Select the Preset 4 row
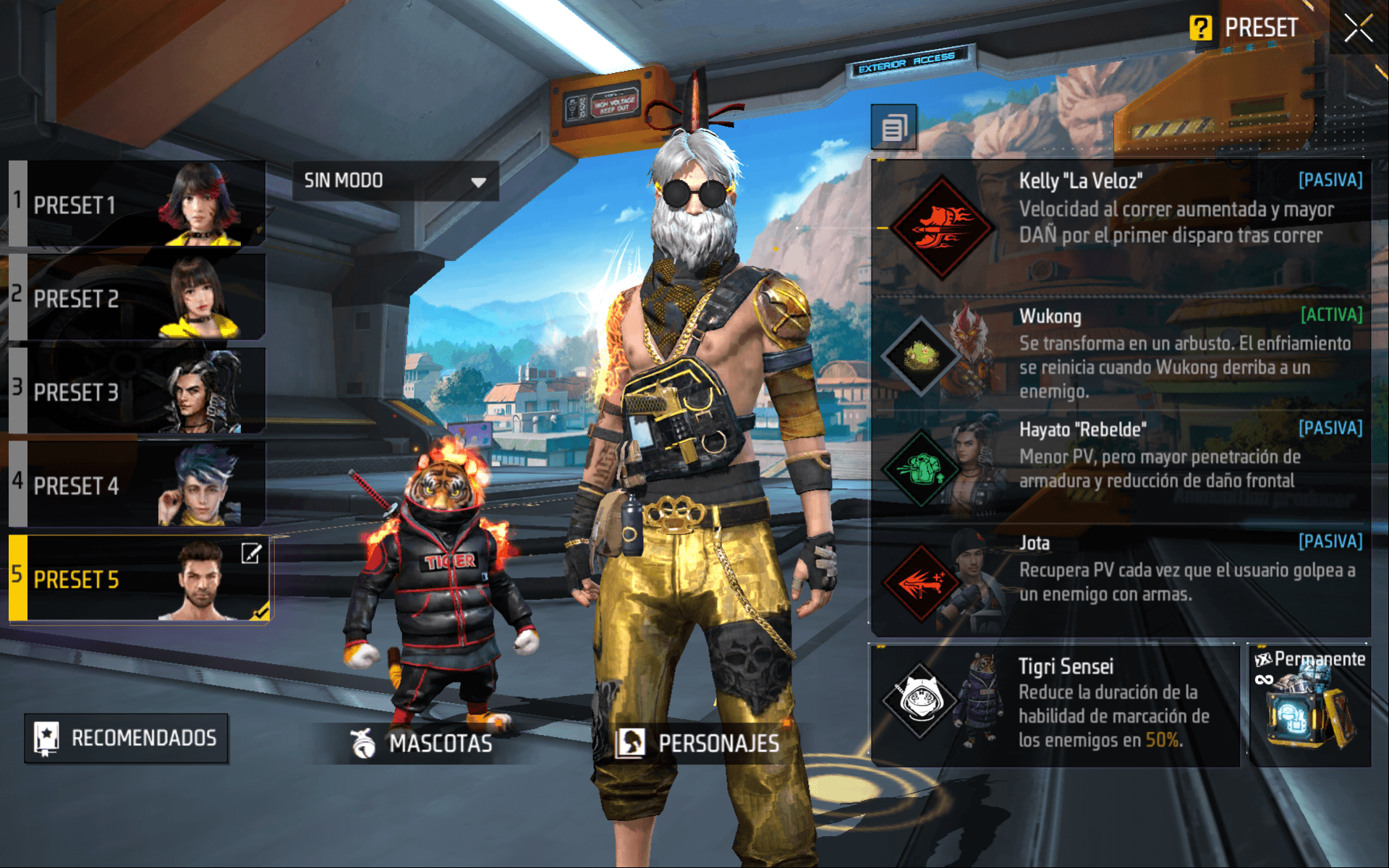Viewport: 1389px width, 868px height. point(137,485)
